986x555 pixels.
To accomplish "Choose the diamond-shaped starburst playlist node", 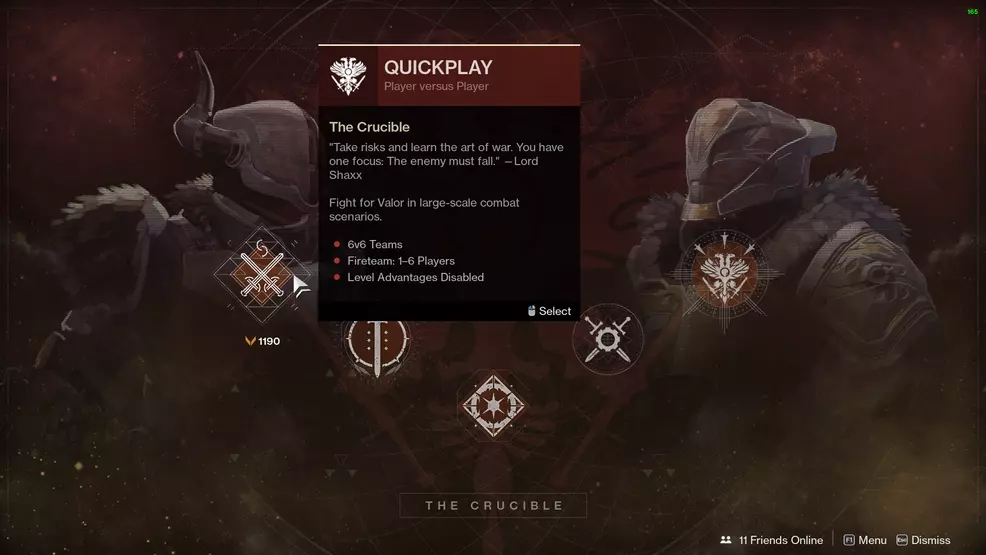I will pyautogui.click(x=491, y=405).
